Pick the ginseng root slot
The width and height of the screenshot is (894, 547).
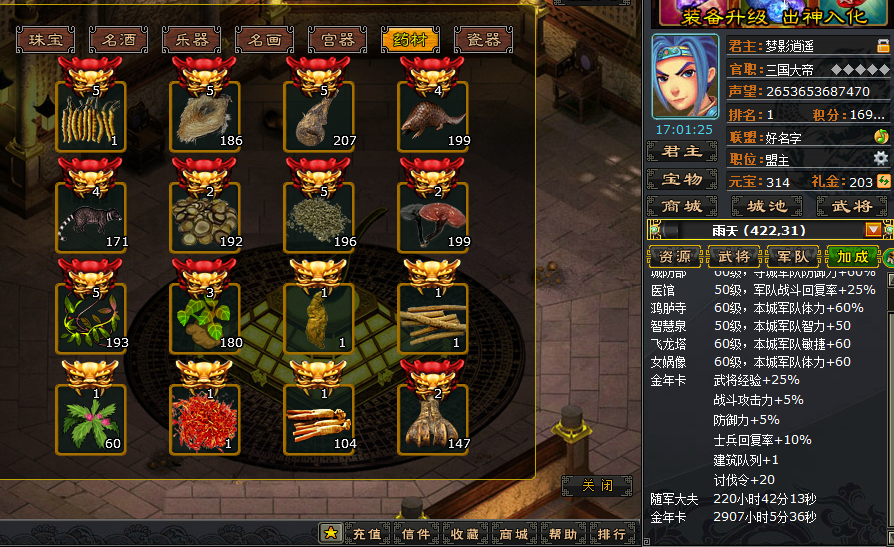click(x=319, y=420)
